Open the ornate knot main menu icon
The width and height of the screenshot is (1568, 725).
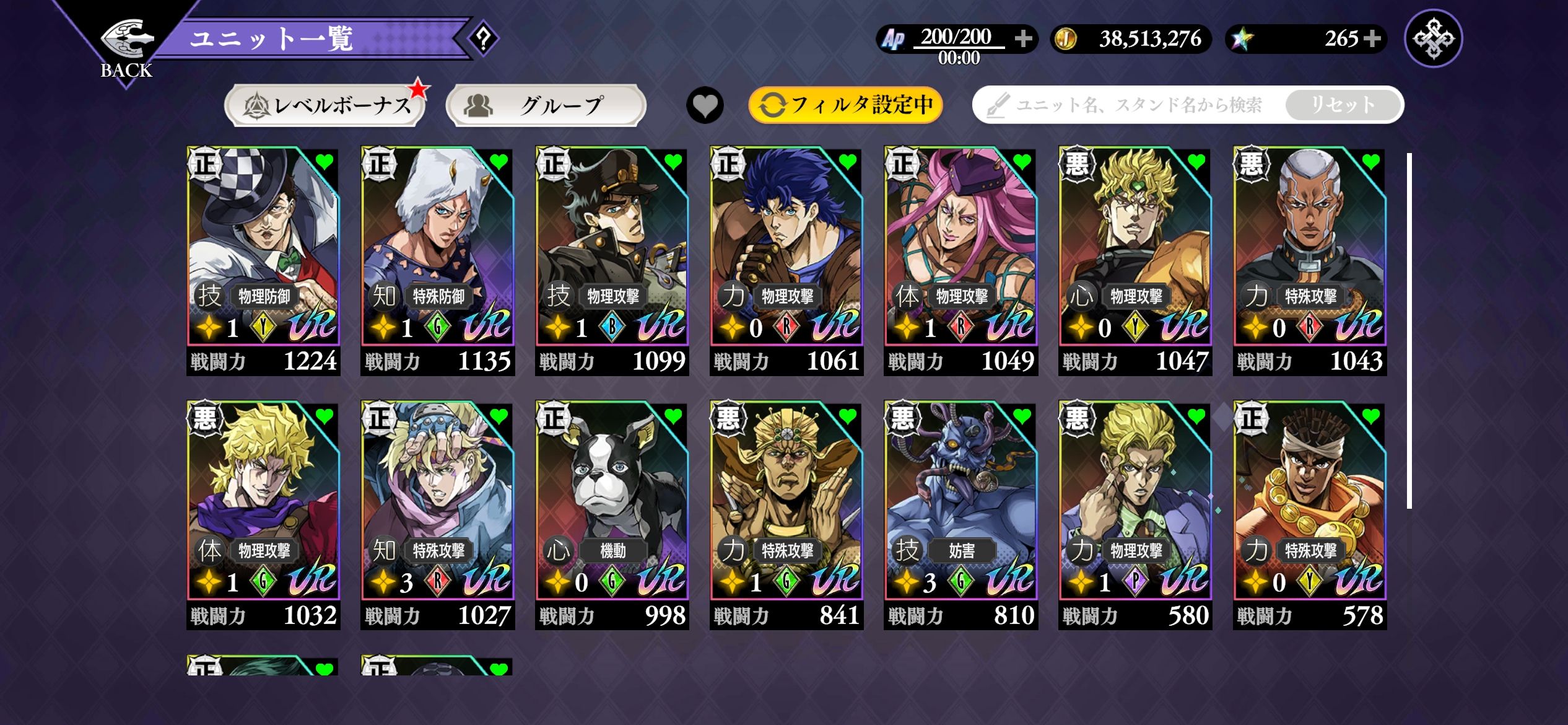(x=1433, y=38)
